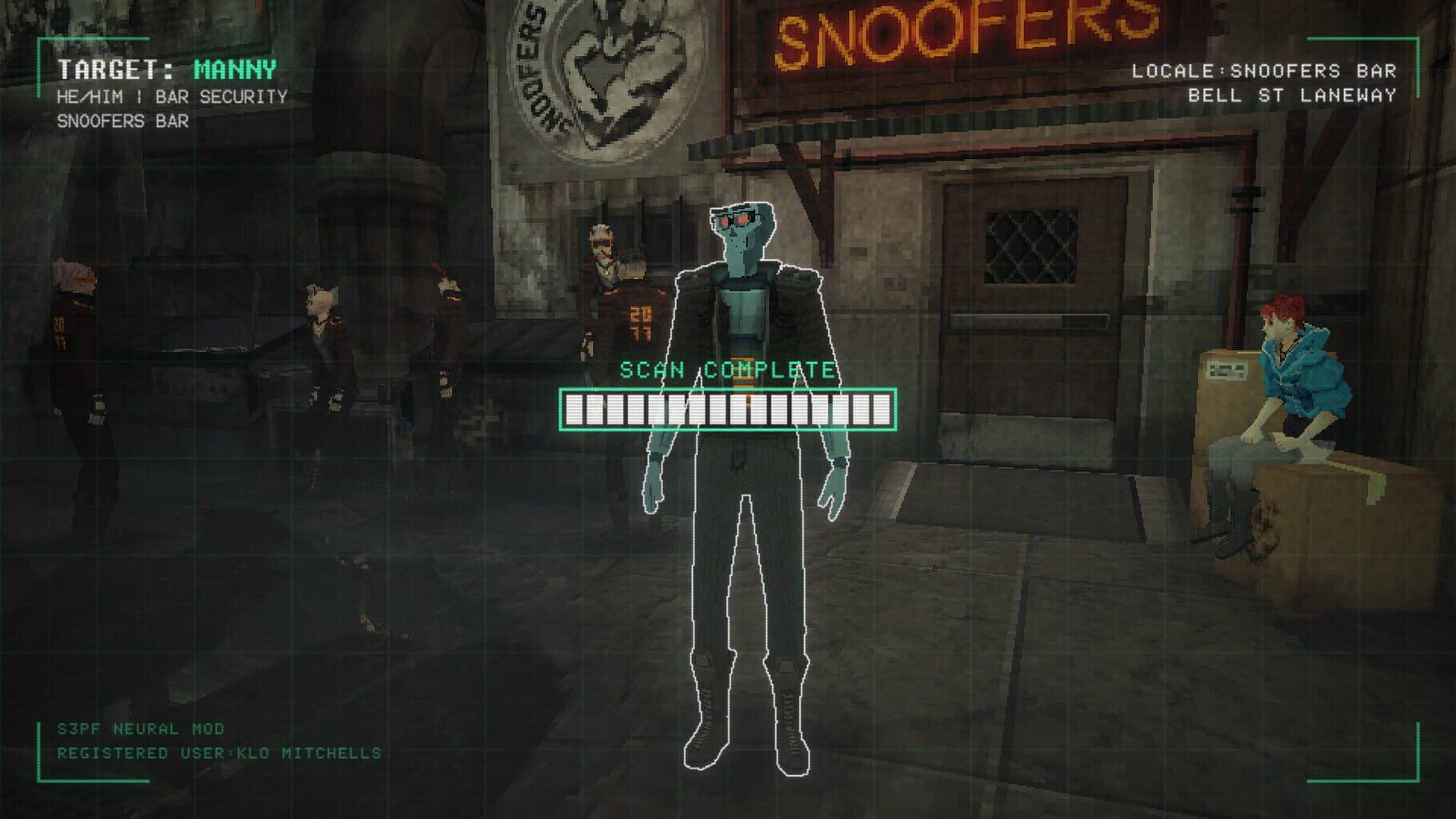Click the Snoofers heart logo banner

click(x=608, y=80)
